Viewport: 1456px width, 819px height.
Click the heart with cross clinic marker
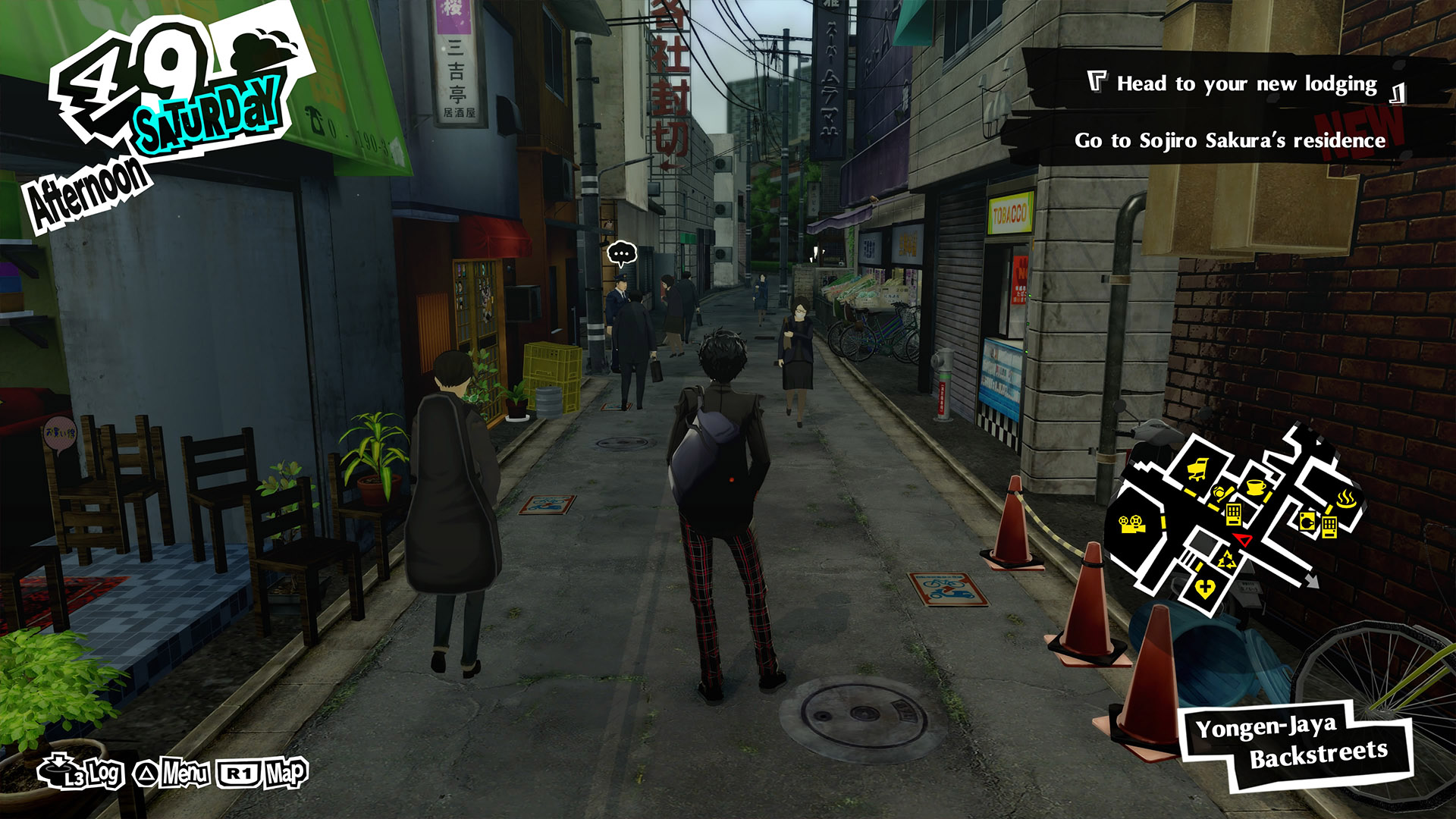pos(1204,588)
